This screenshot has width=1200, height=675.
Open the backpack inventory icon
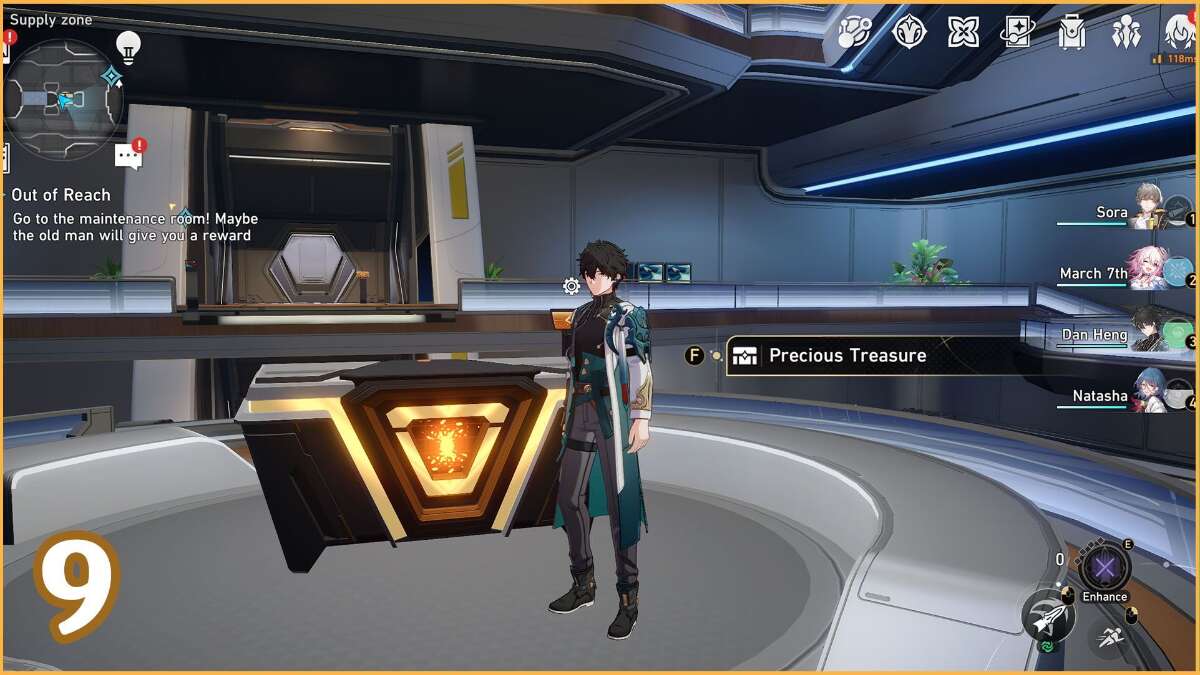tap(1072, 32)
